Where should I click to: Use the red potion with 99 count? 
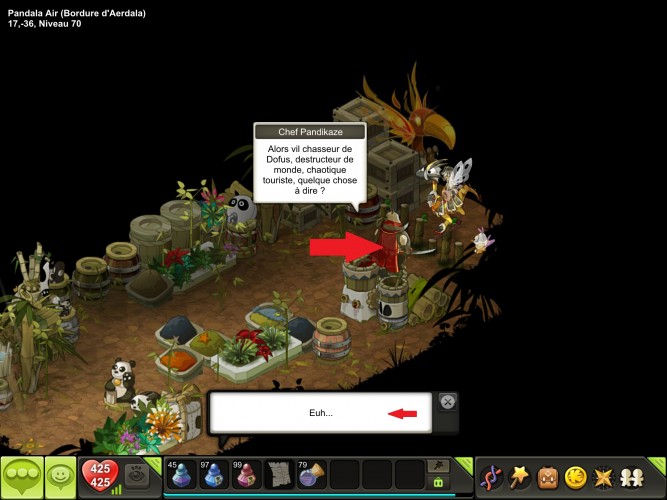tap(246, 474)
